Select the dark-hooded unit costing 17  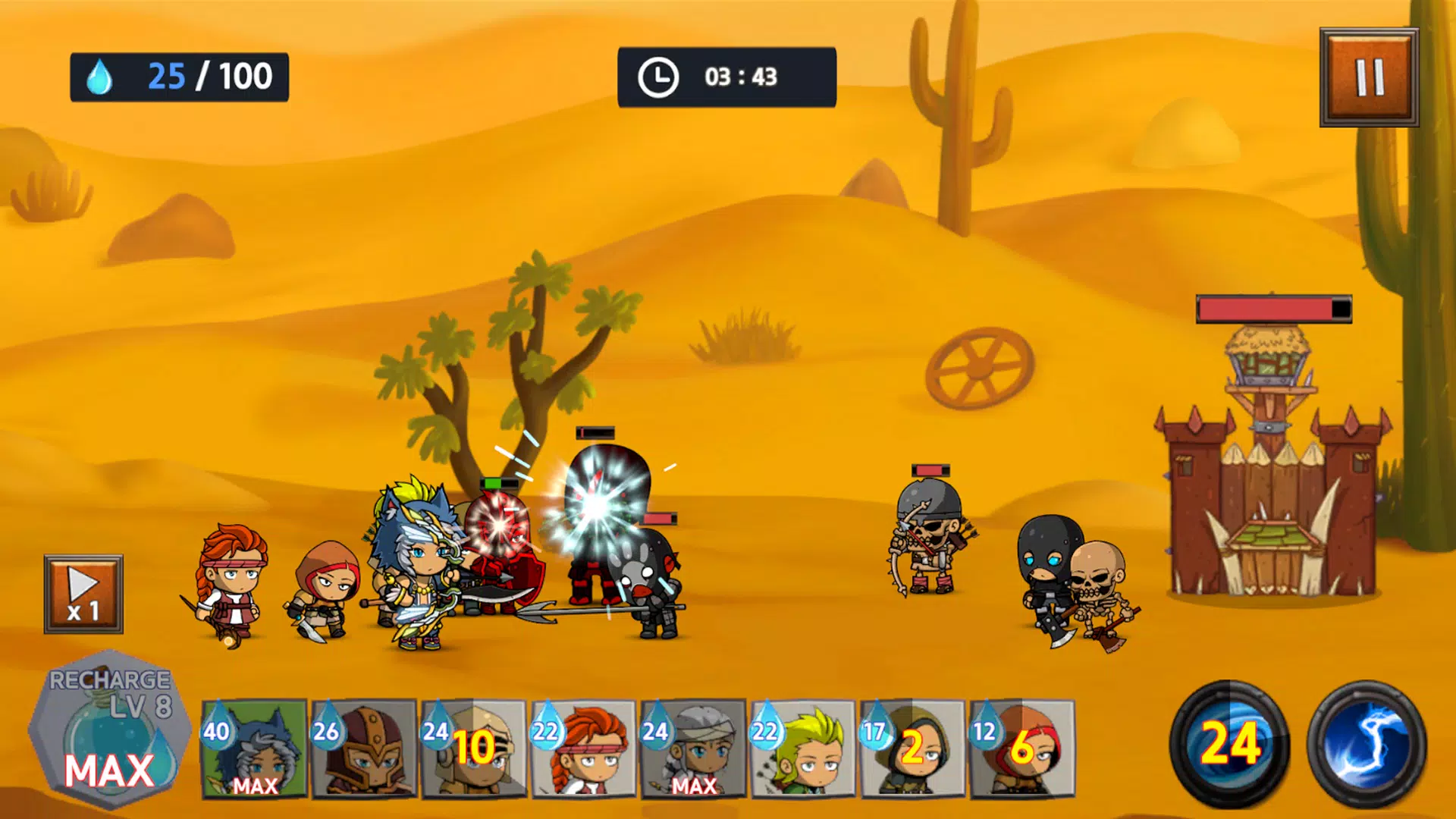coord(912,748)
